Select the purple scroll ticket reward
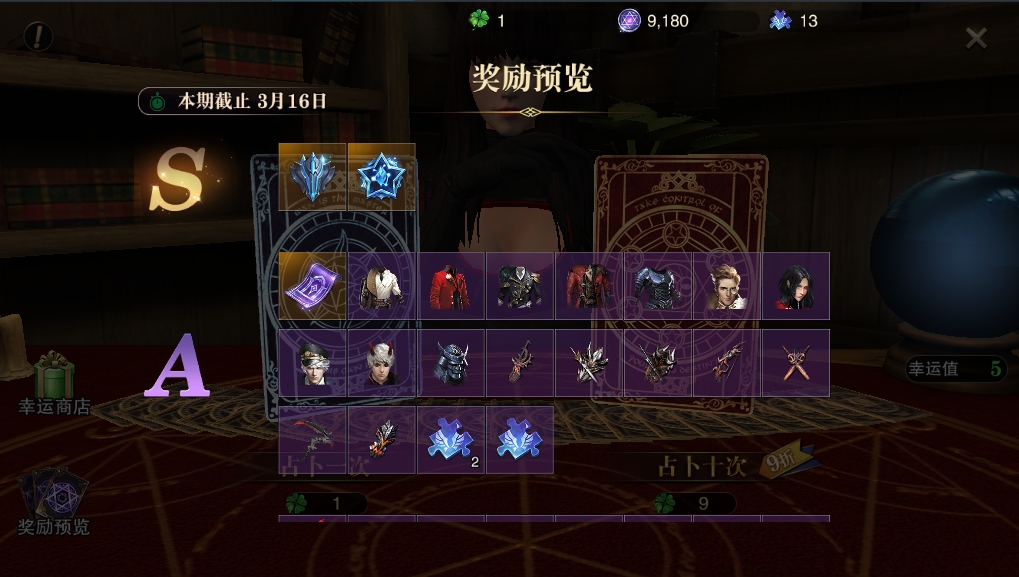Viewport: 1019px width, 577px height. [312, 286]
